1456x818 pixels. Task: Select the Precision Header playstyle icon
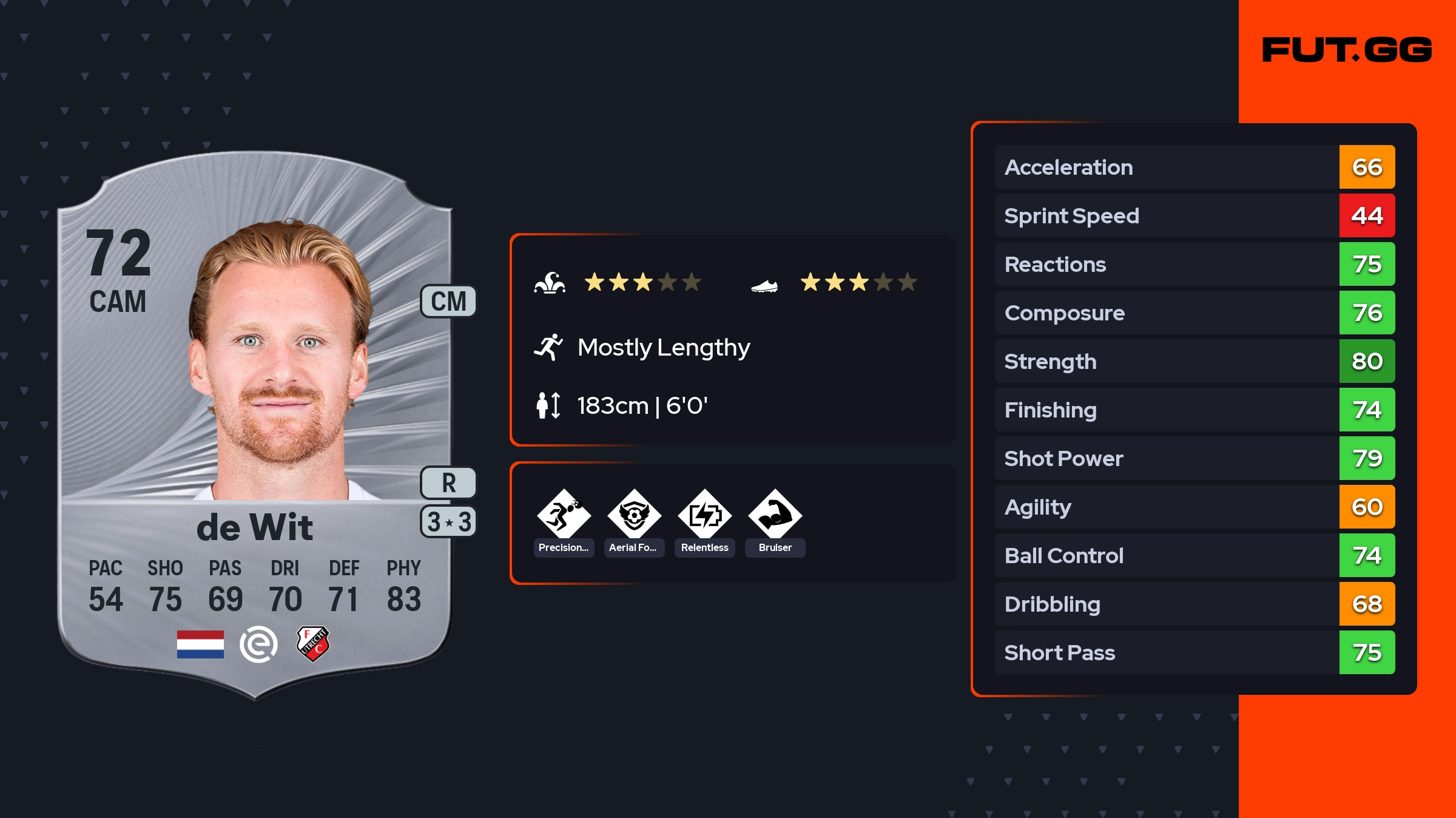click(564, 515)
